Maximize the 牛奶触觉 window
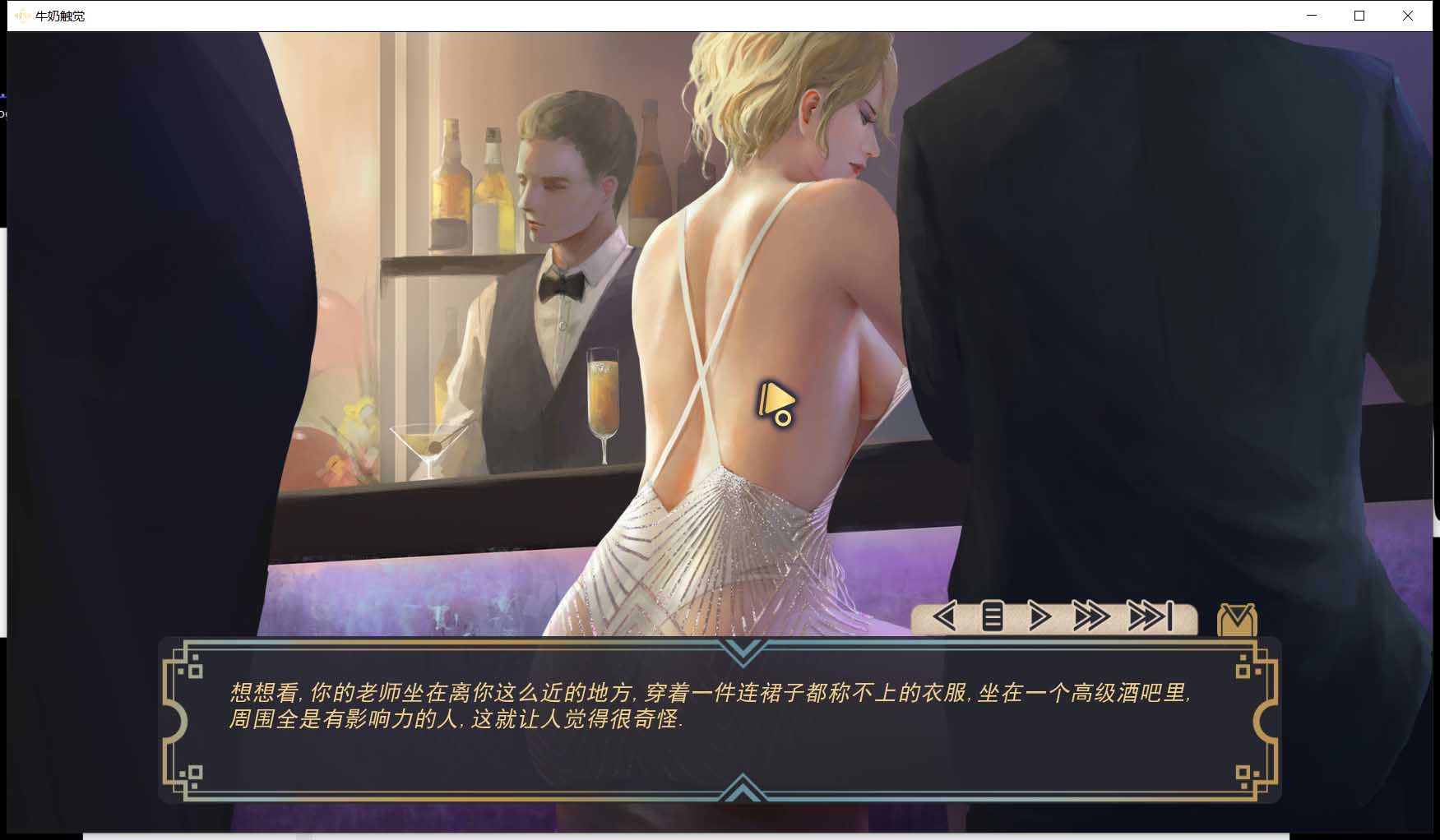Screen dimensions: 1440x840 pyautogui.click(x=1361, y=15)
